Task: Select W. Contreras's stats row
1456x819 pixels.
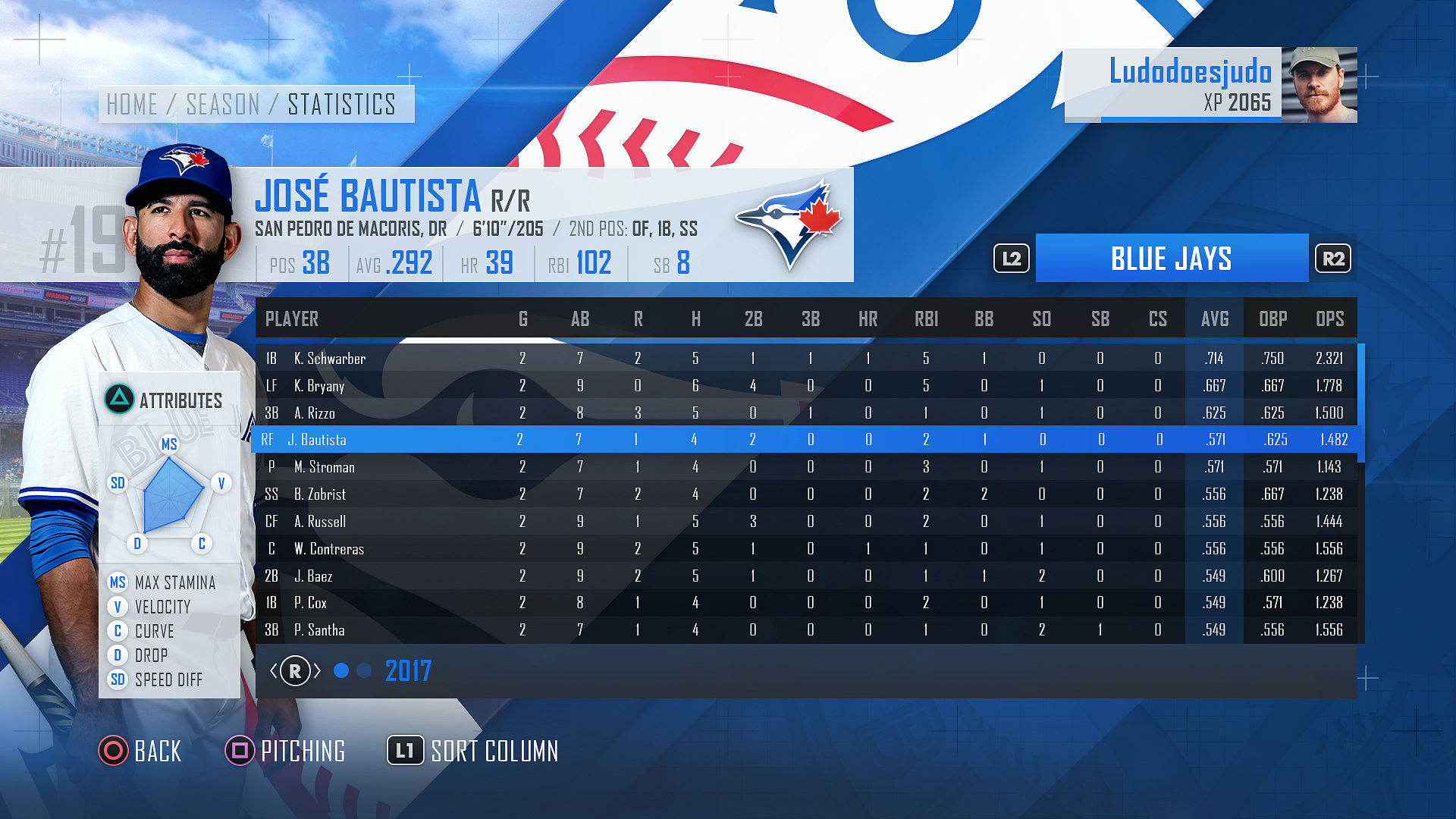Action: tap(329, 549)
